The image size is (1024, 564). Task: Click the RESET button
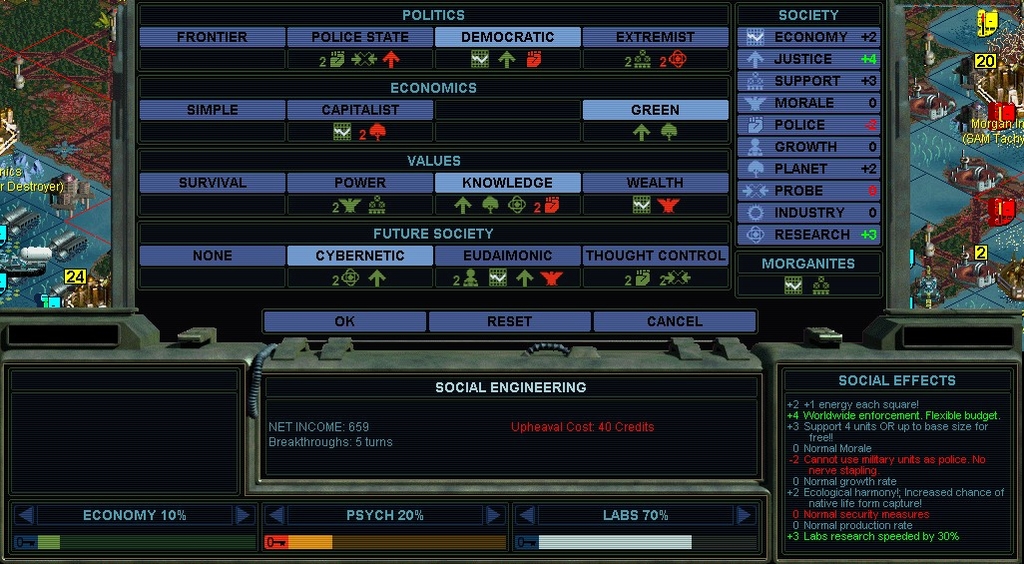pos(509,321)
